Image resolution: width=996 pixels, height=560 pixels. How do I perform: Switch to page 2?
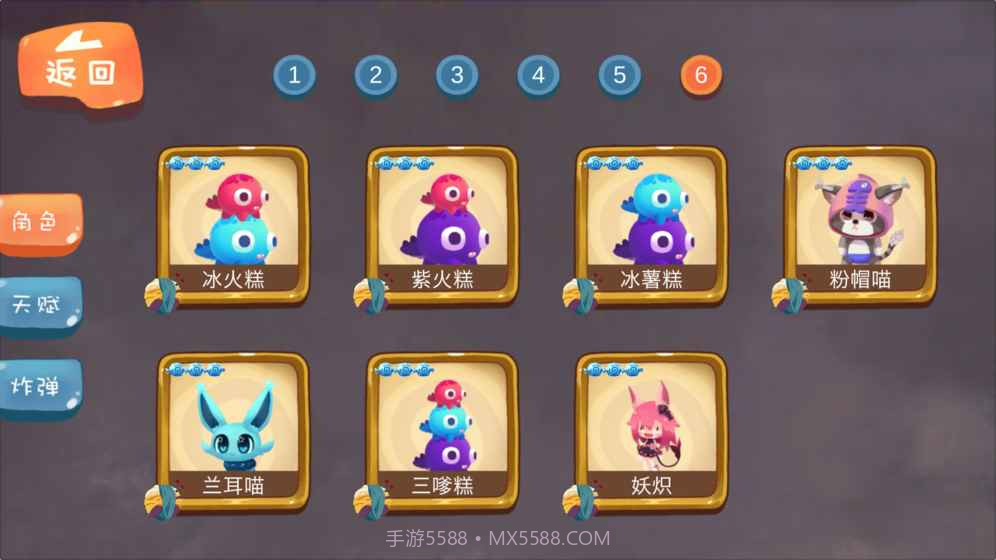click(x=376, y=75)
